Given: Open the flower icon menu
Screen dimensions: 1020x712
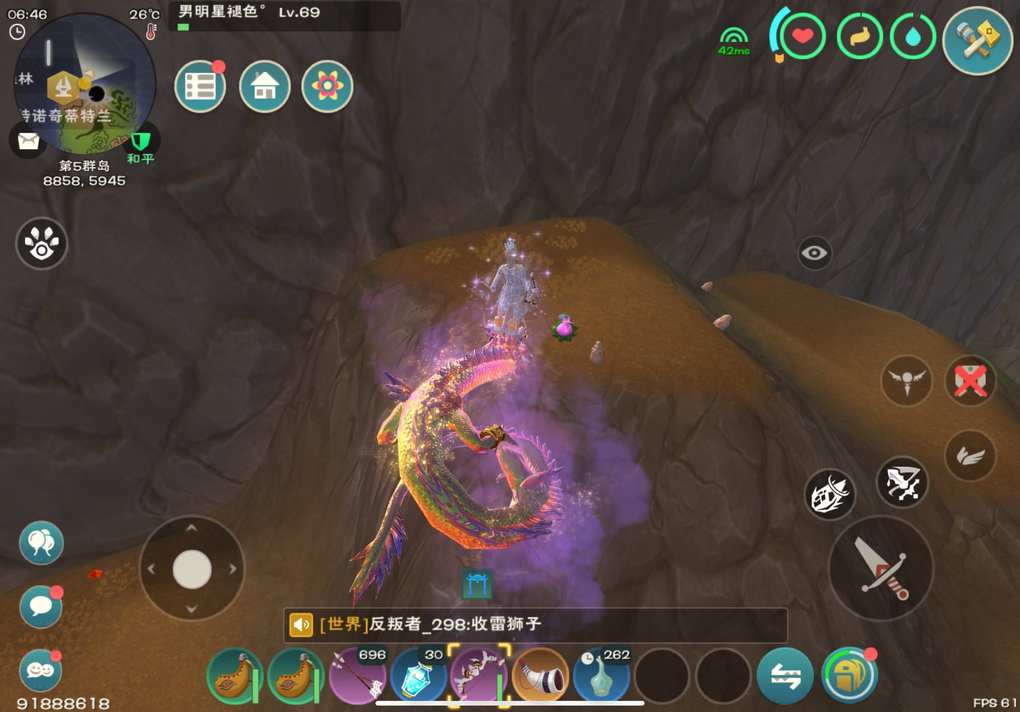Looking at the screenshot, I should click(327, 87).
